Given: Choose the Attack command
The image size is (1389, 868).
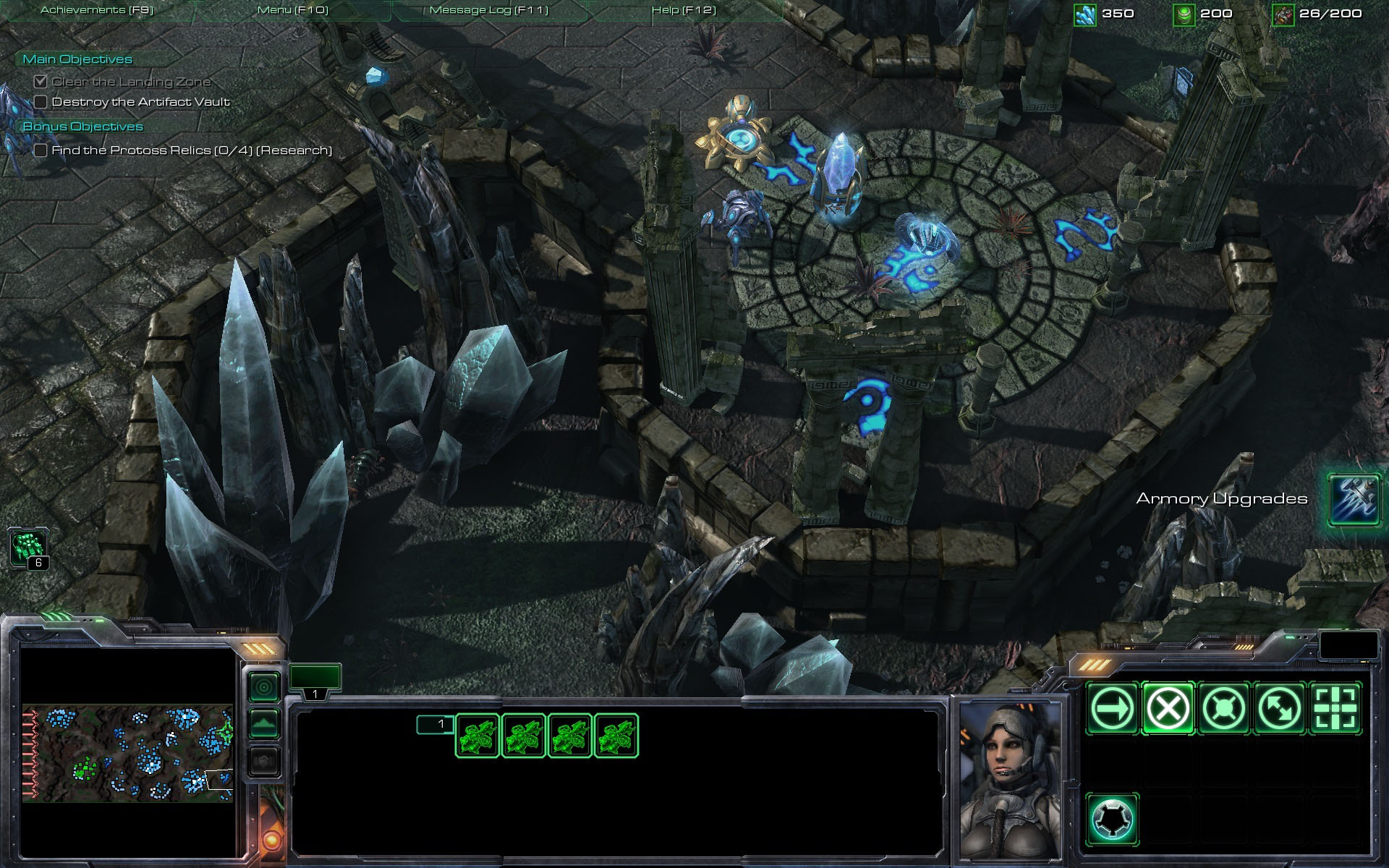Looking at the screenshot, I should pos(1335,708).
